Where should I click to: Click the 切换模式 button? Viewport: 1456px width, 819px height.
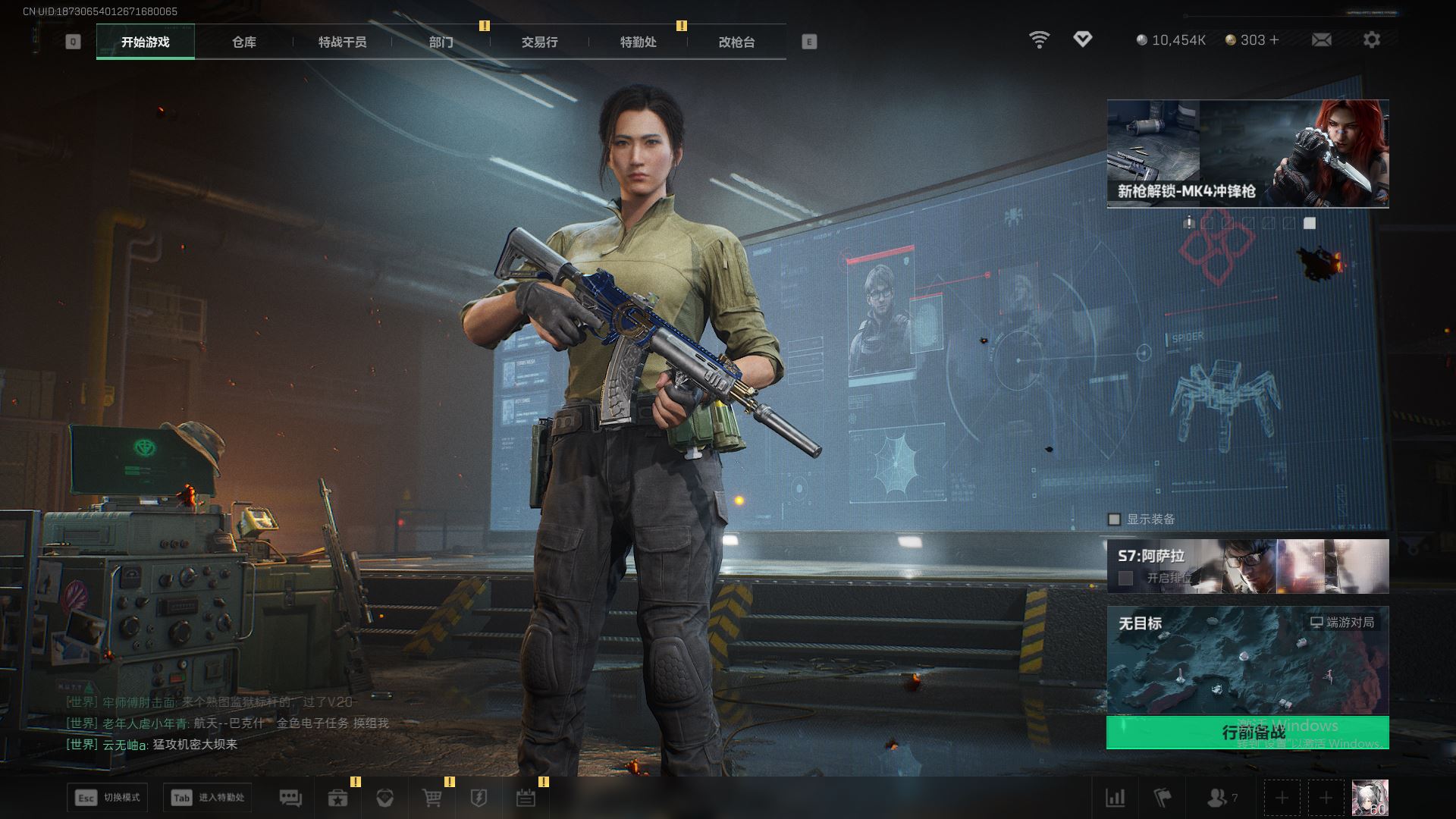click(108, 798)
